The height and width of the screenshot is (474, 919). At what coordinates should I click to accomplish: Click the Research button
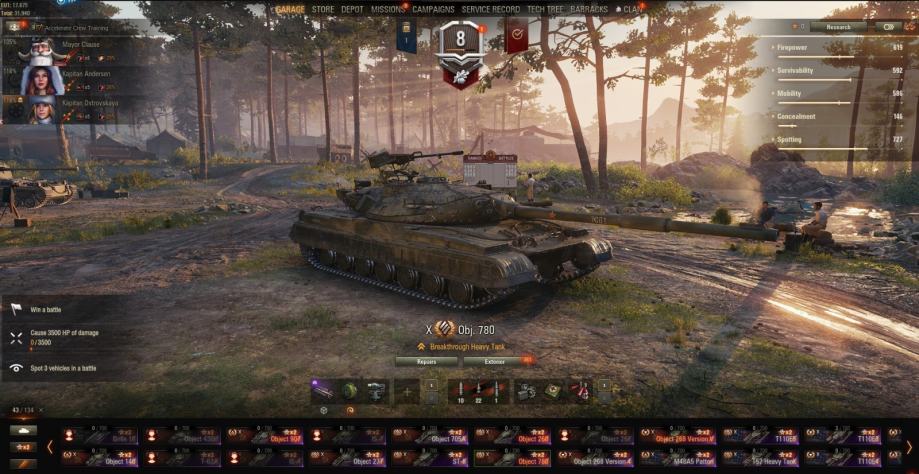tap(838, 27)
